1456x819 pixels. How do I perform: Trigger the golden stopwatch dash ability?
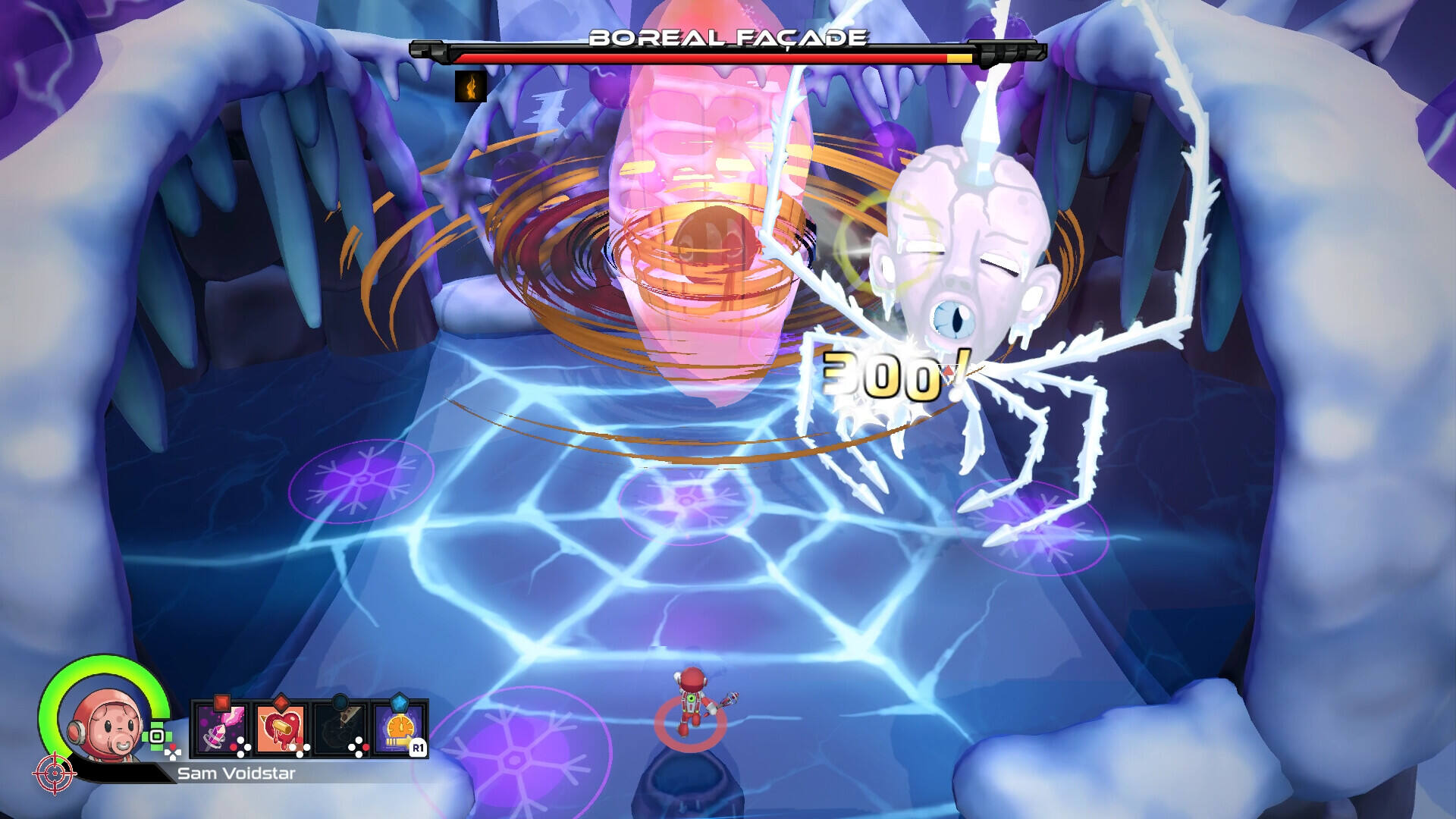399,730
